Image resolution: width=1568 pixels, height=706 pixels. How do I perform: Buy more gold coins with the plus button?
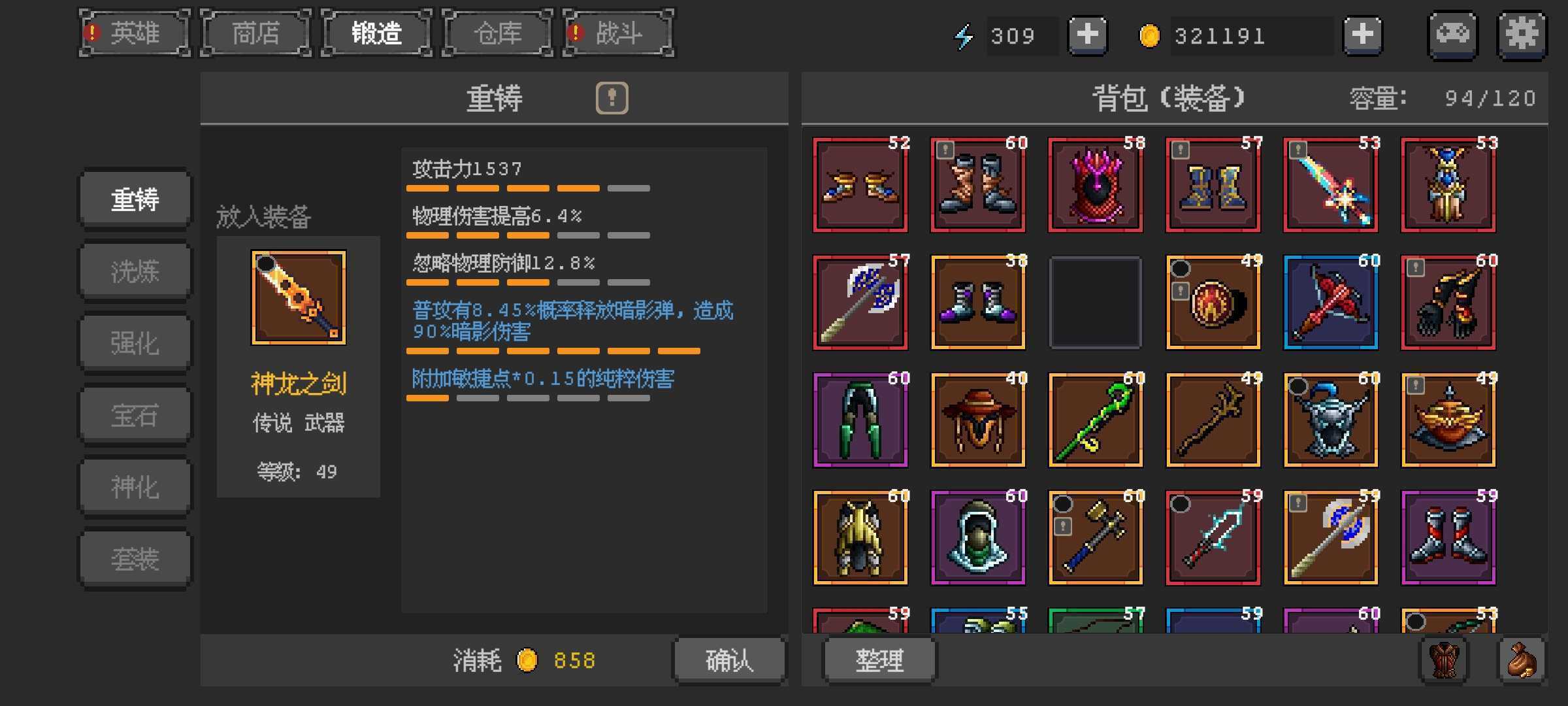point(1362,35)
